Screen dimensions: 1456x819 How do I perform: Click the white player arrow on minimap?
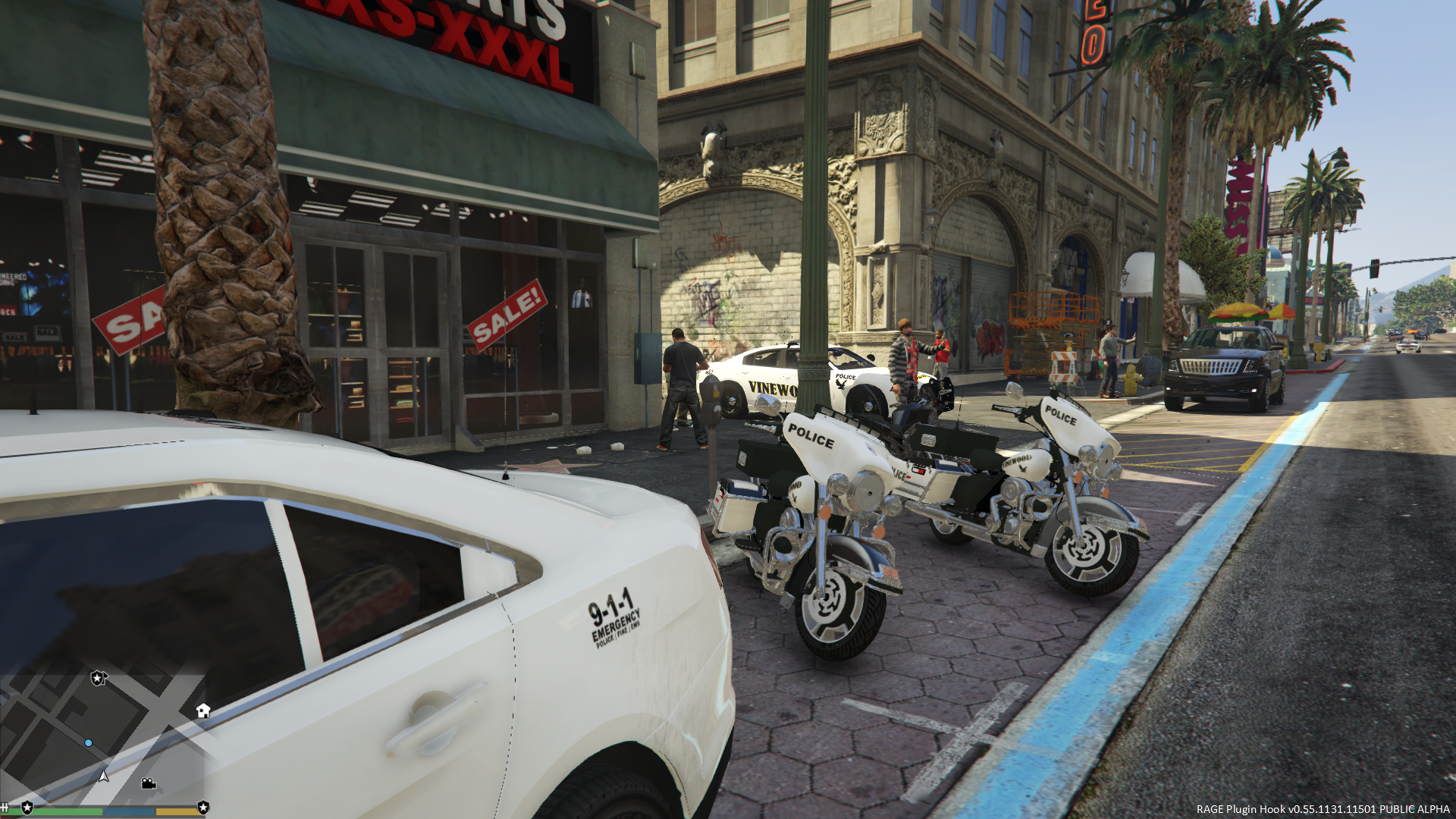(104, 776)
